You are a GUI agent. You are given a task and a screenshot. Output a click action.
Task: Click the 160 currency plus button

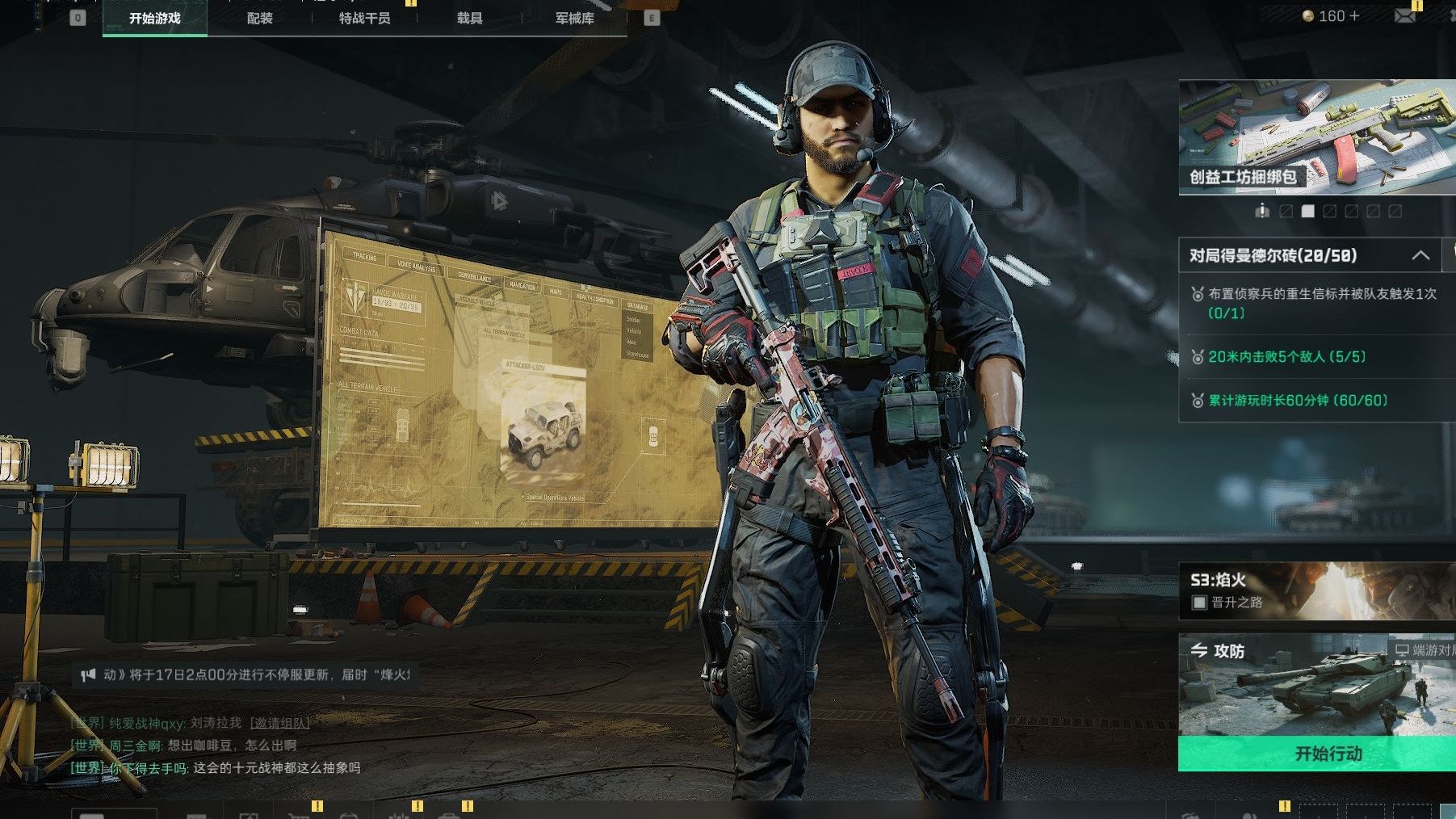1353,16
